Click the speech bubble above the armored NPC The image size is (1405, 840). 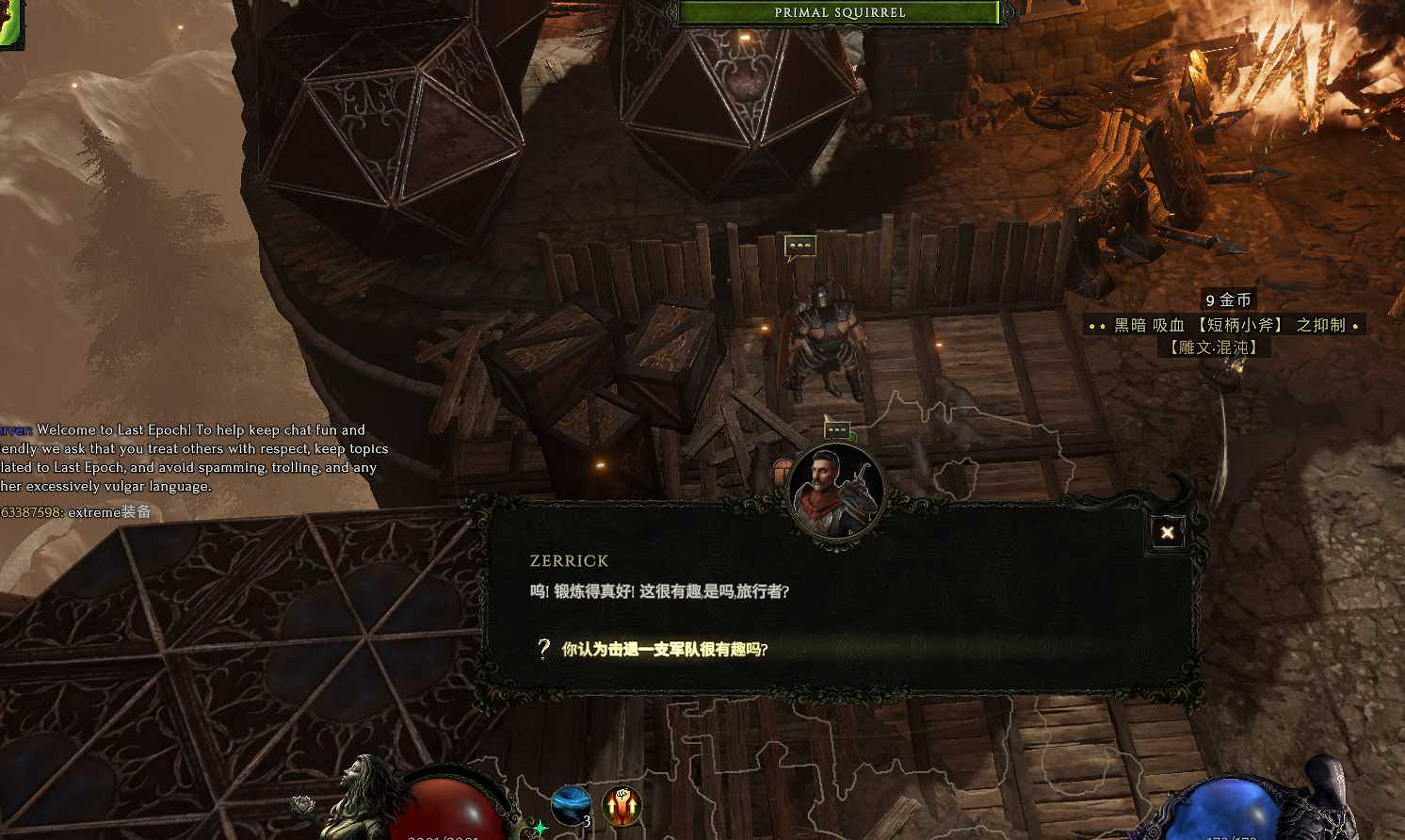pyautogui.click(x=799, y=246)
